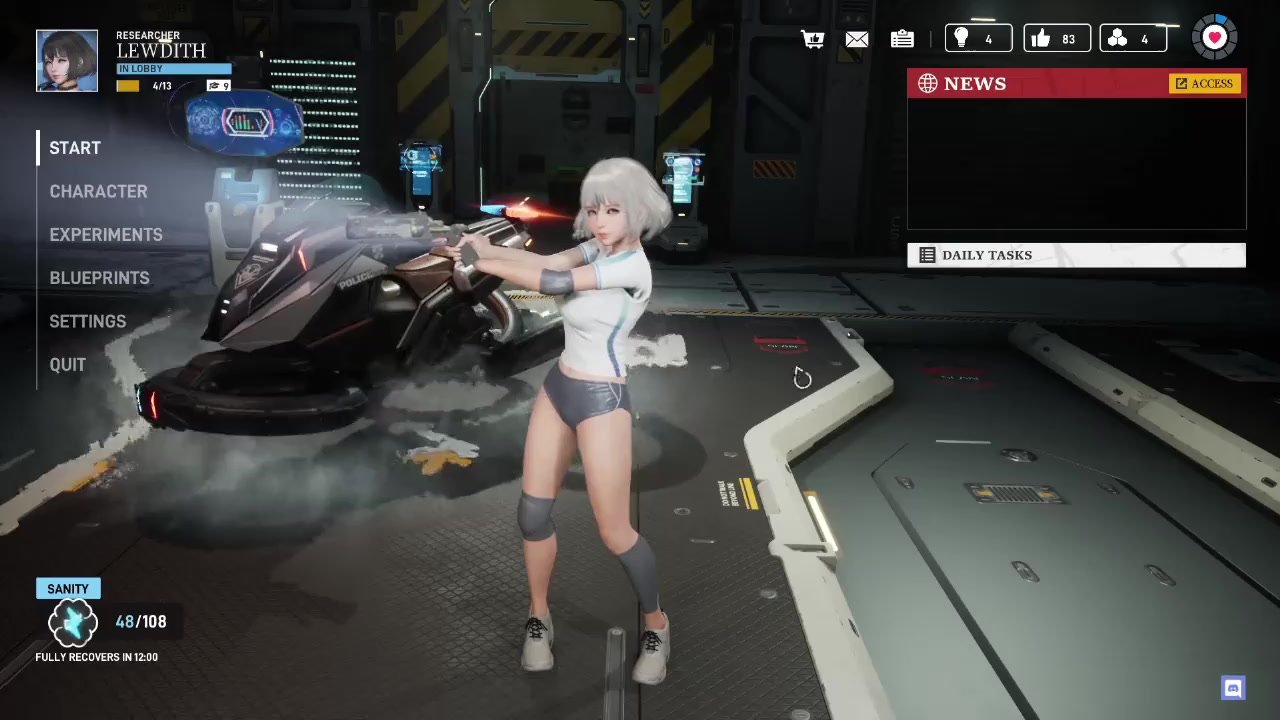Select BLUEPRINTS from the menu
The height and width of the screenshot is (720, 1280).
point(99,278)
